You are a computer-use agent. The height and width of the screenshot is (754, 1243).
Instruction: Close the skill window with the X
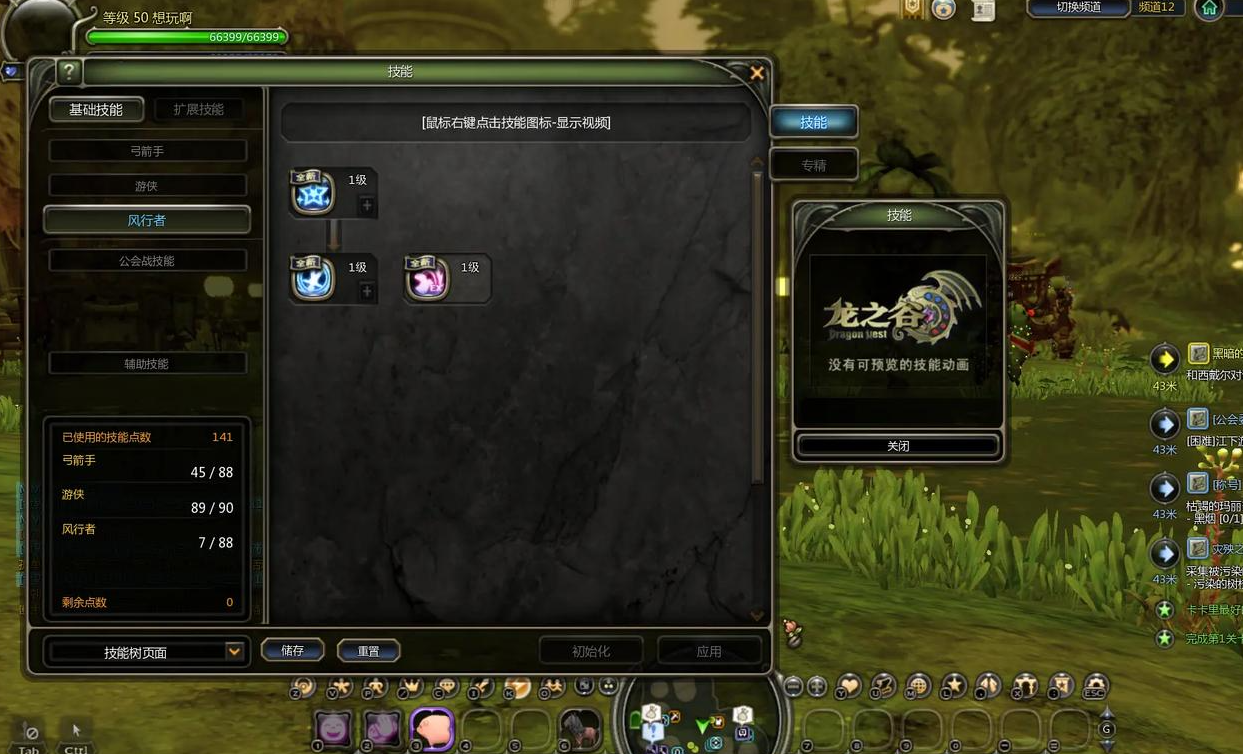coord(757,73)
